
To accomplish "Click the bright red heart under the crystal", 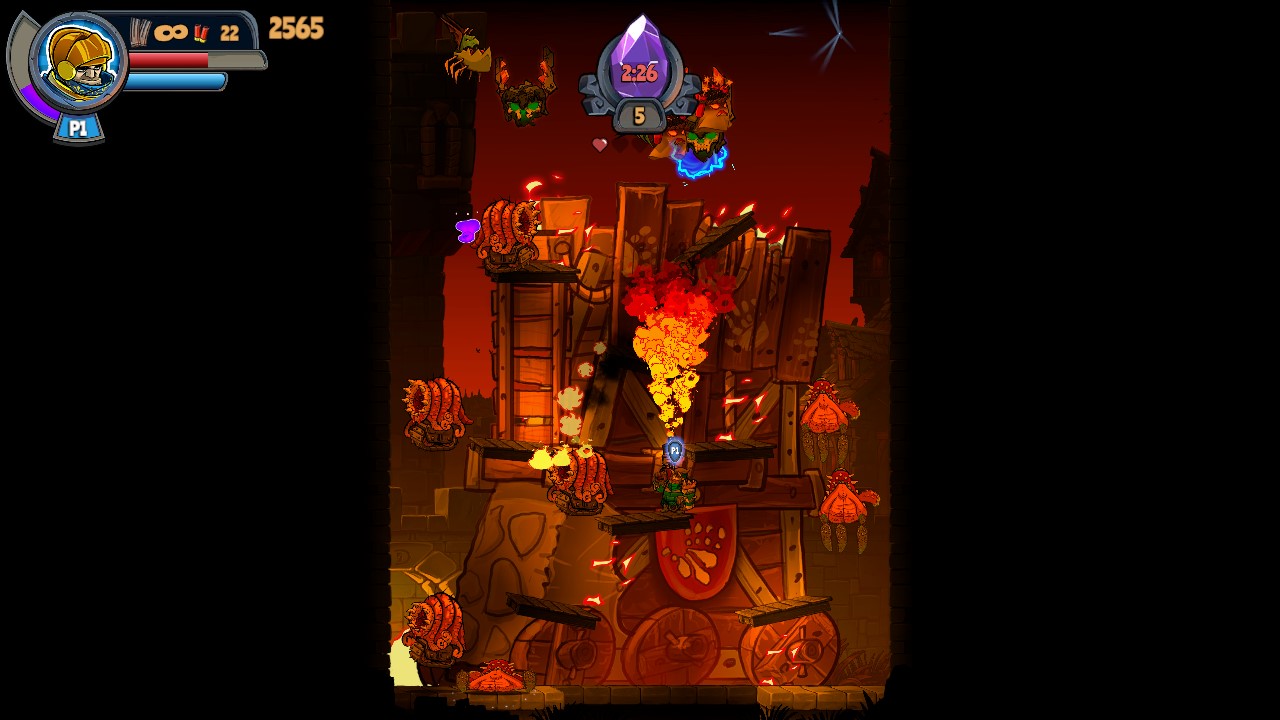I will 600,146.
